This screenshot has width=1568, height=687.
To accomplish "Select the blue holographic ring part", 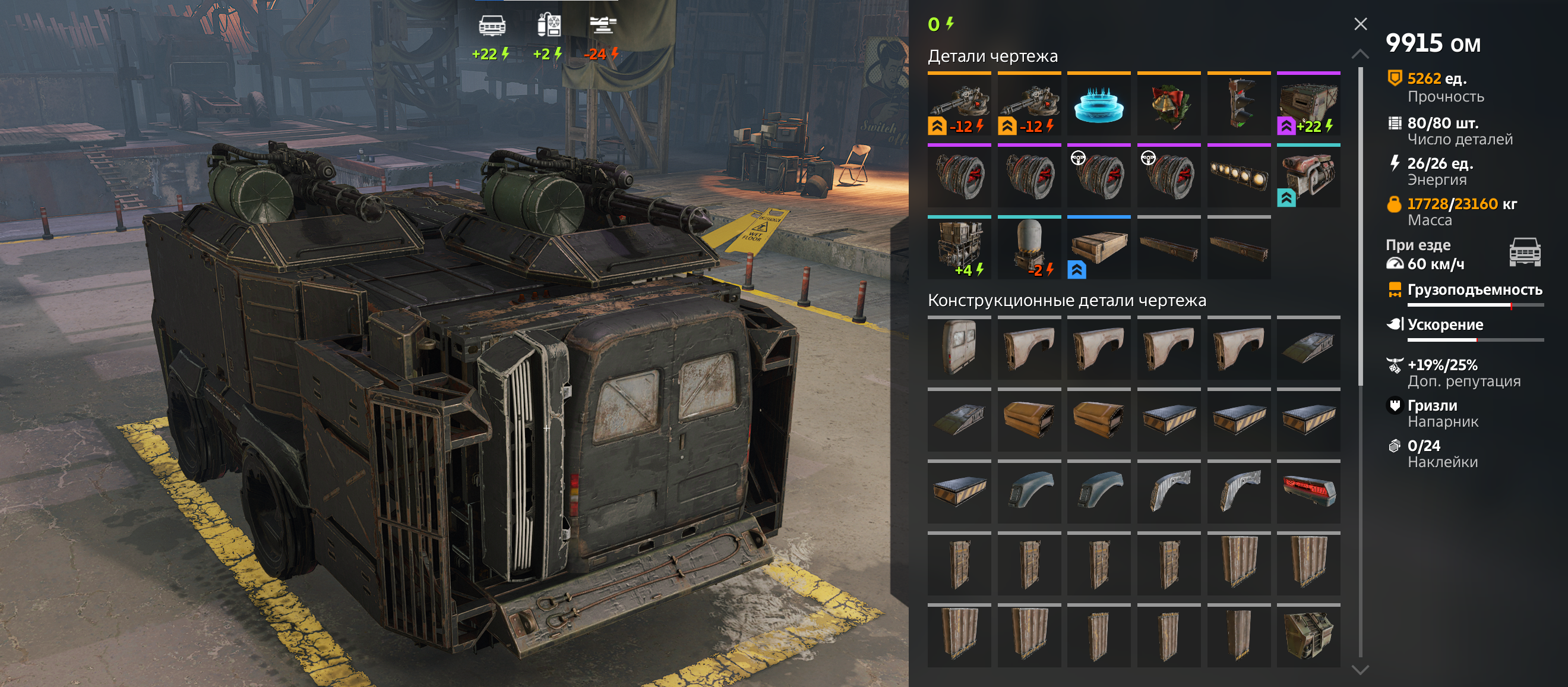I will (x=1099, y=105).
